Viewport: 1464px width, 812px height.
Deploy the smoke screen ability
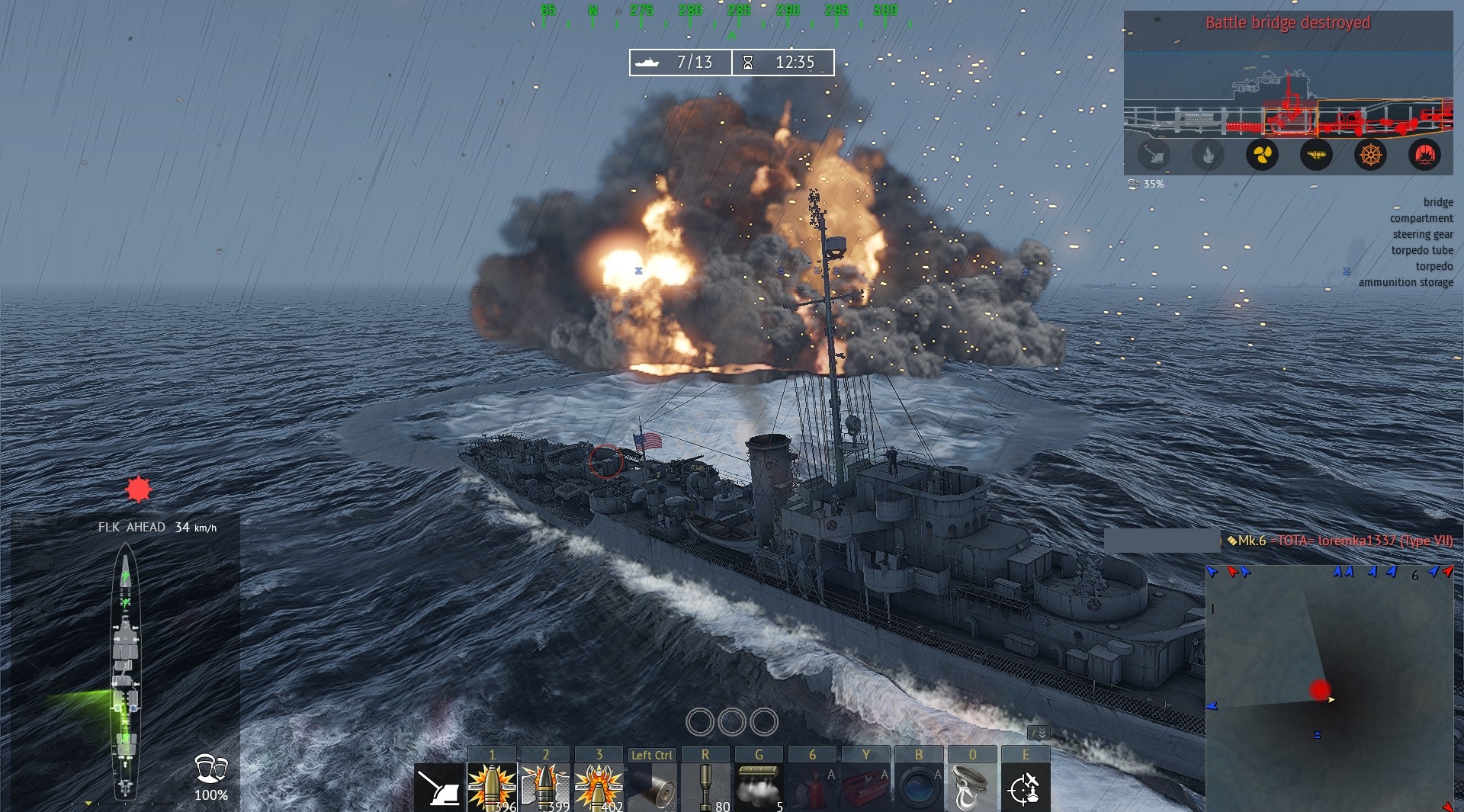tap(759, 788)
